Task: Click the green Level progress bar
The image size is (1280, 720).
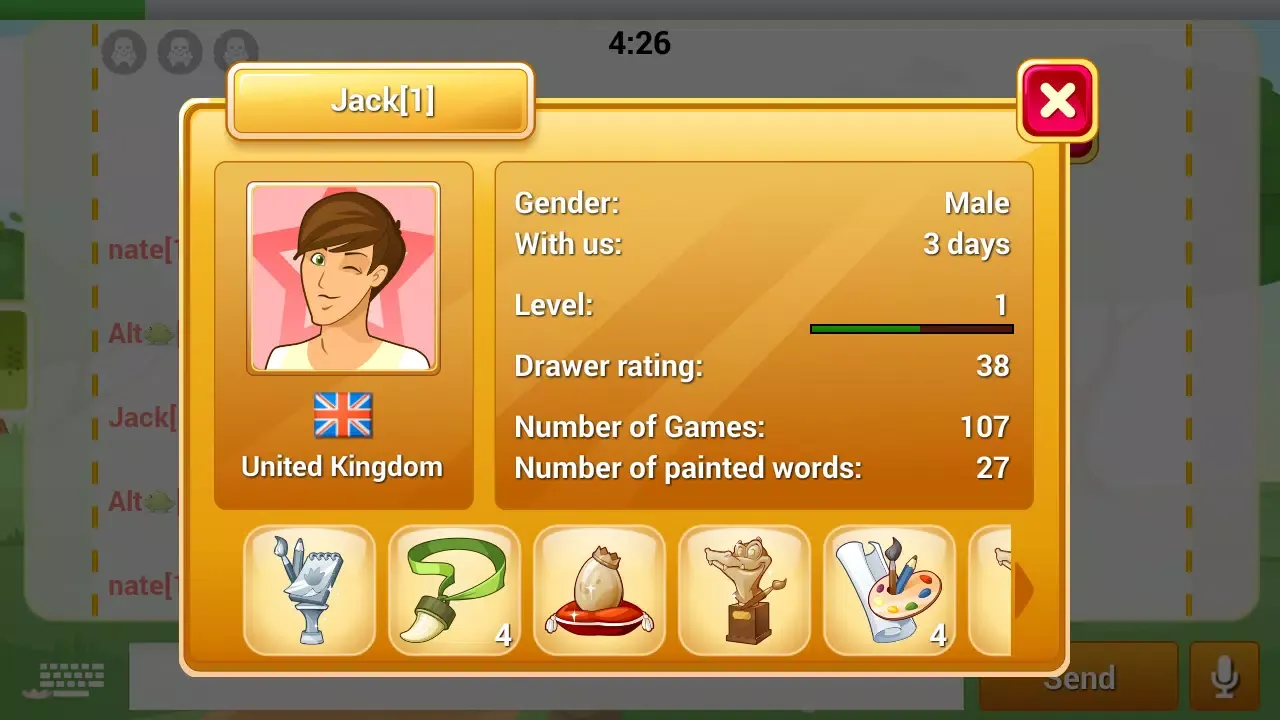Action: [865, 328]
